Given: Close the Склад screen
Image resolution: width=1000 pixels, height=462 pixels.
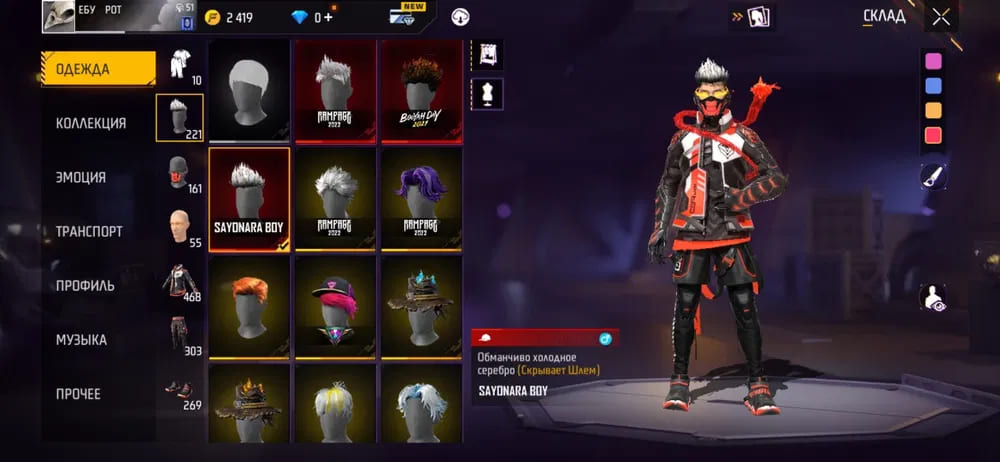Looking at the screenshot, I should point(941,17).
